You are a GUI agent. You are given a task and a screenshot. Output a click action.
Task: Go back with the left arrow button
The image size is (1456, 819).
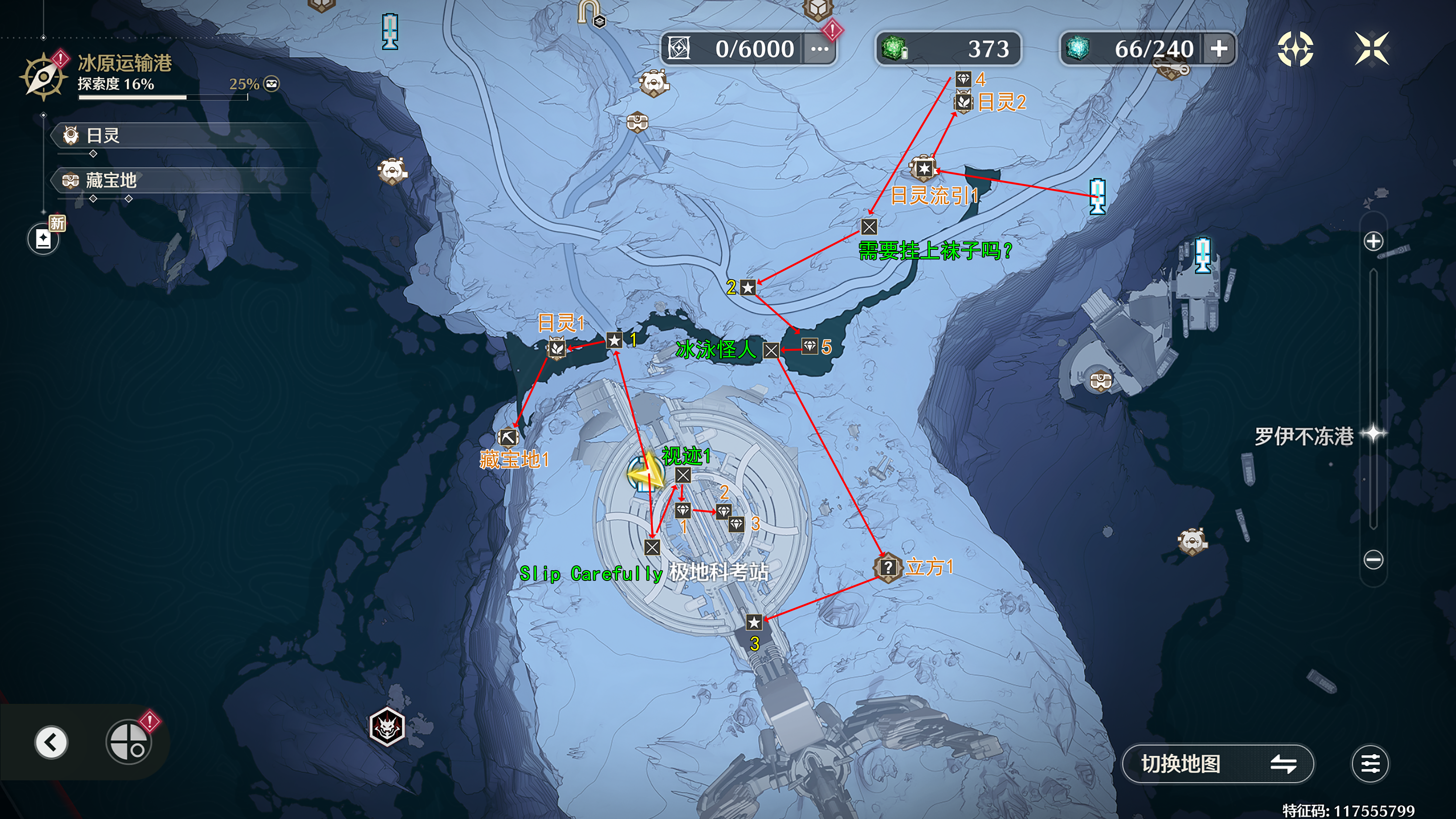[x=51, y=742]
